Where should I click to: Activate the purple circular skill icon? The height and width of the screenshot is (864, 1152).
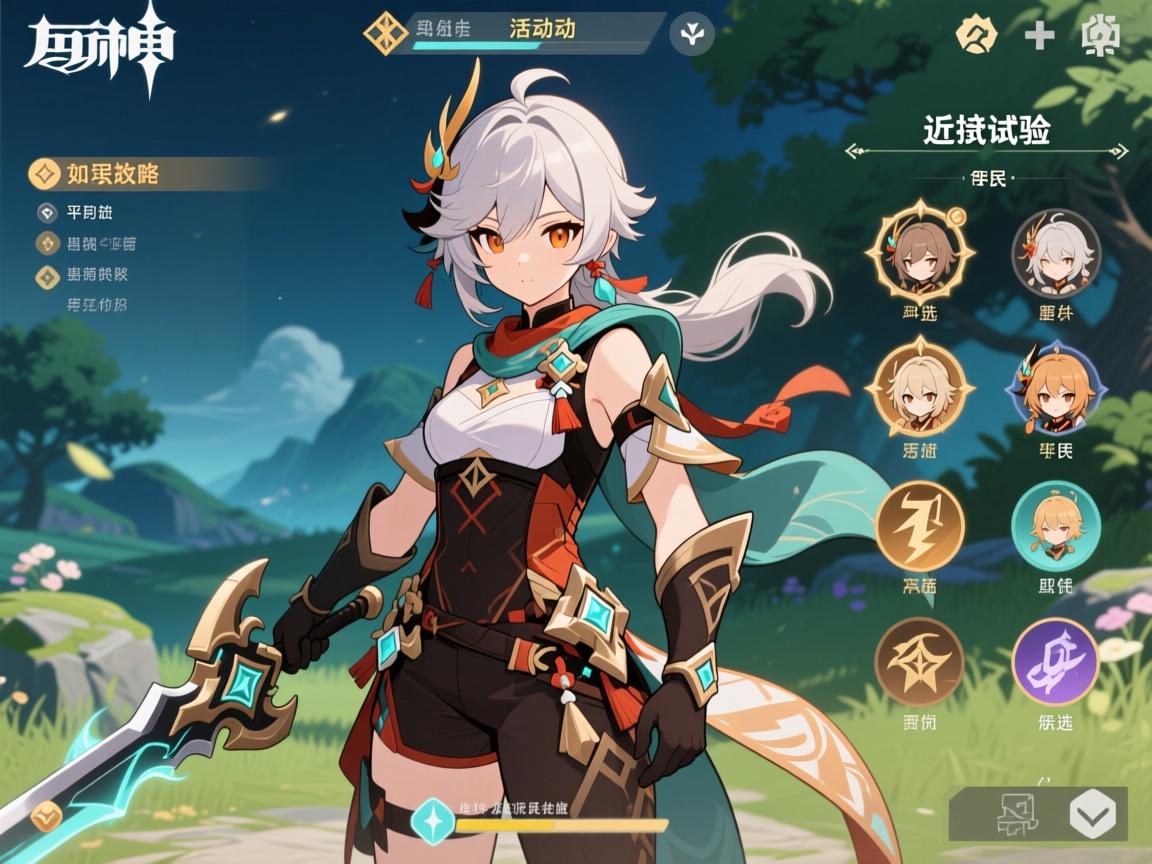[1056, 661]
